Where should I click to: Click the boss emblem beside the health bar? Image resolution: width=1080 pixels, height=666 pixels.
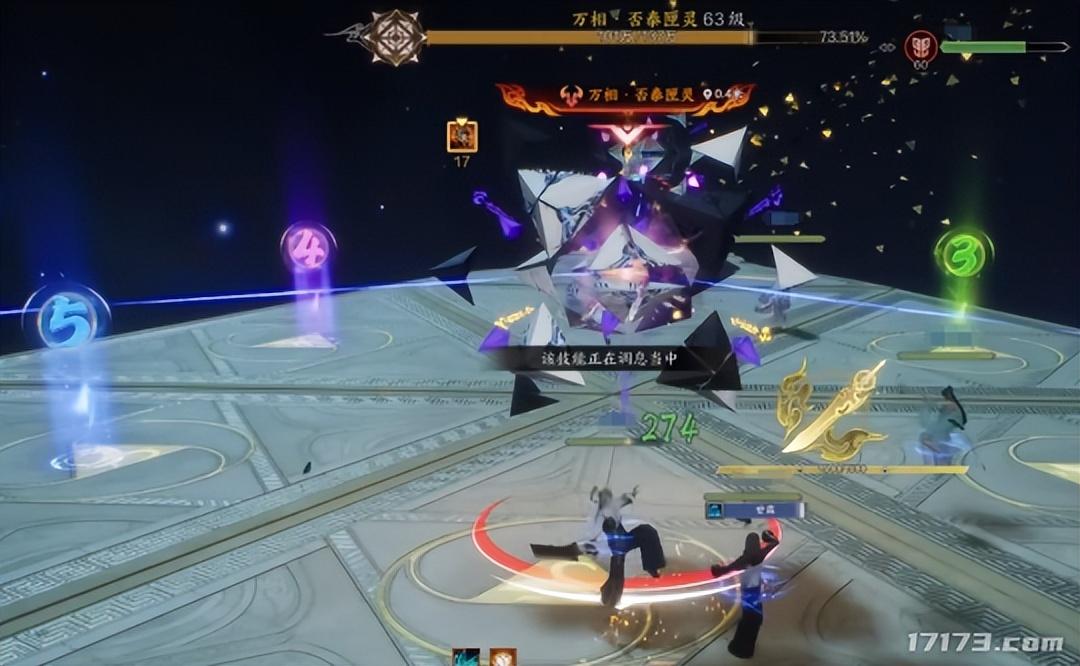393,38
